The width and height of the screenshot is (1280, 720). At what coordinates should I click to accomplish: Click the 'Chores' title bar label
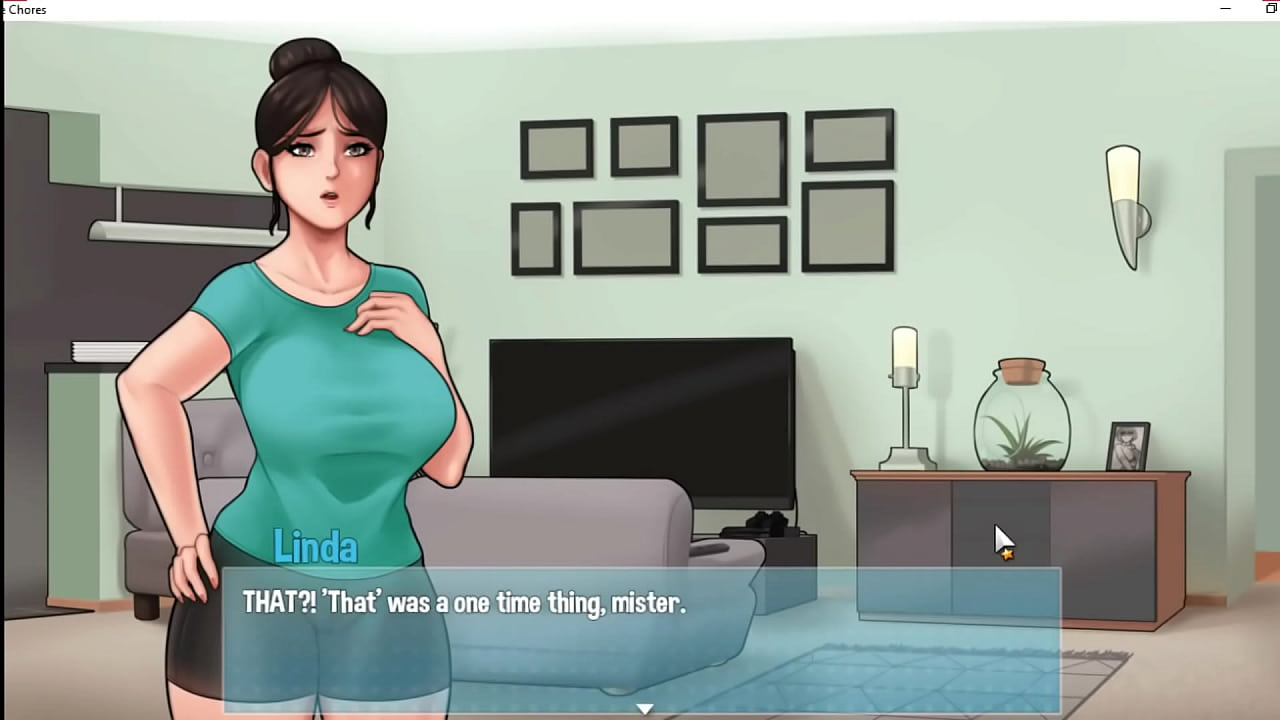click(x=27, y=9)
